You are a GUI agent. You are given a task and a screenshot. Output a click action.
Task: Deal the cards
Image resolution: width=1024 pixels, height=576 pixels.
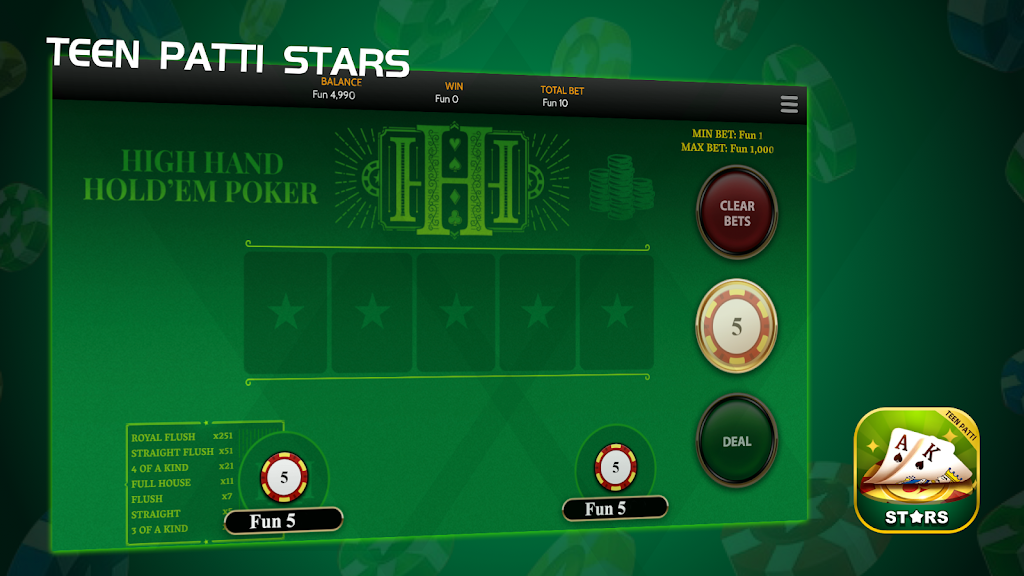(x=737, y=441)
